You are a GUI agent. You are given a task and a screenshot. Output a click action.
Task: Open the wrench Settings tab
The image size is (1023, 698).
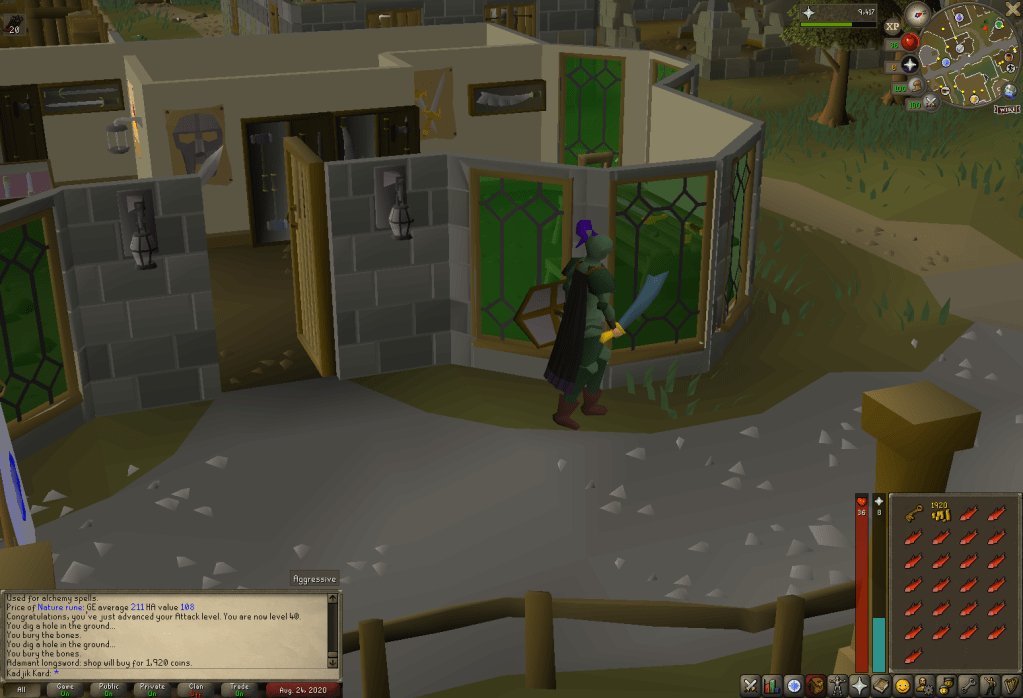click(969, 686)
